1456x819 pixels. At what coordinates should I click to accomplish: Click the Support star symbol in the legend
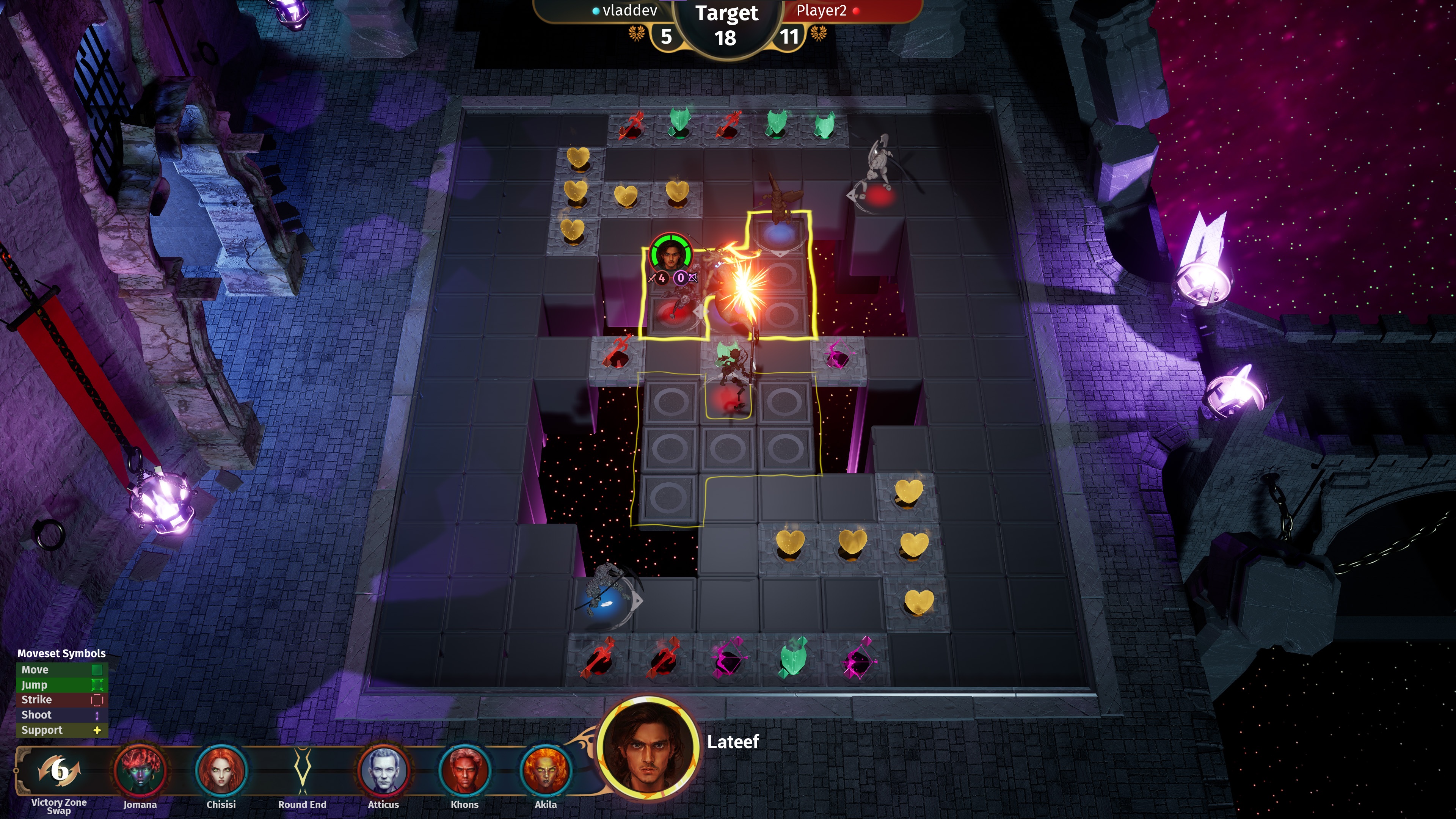pos(97,730)
